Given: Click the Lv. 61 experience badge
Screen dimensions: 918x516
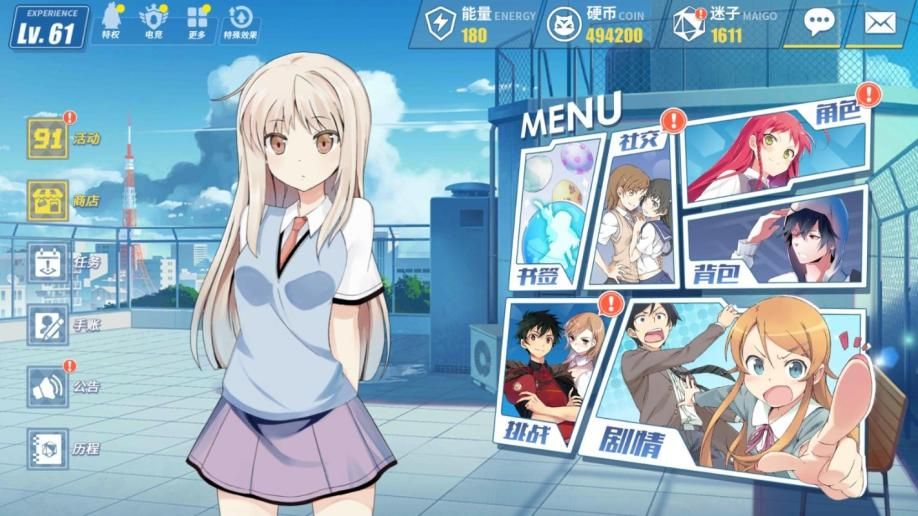Looking at the screenshot, I should [x=47, y=27].
